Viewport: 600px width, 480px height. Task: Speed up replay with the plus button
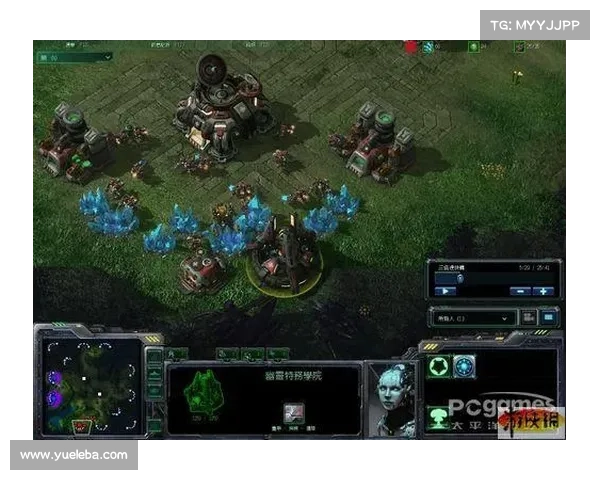[x=544, y=291]
